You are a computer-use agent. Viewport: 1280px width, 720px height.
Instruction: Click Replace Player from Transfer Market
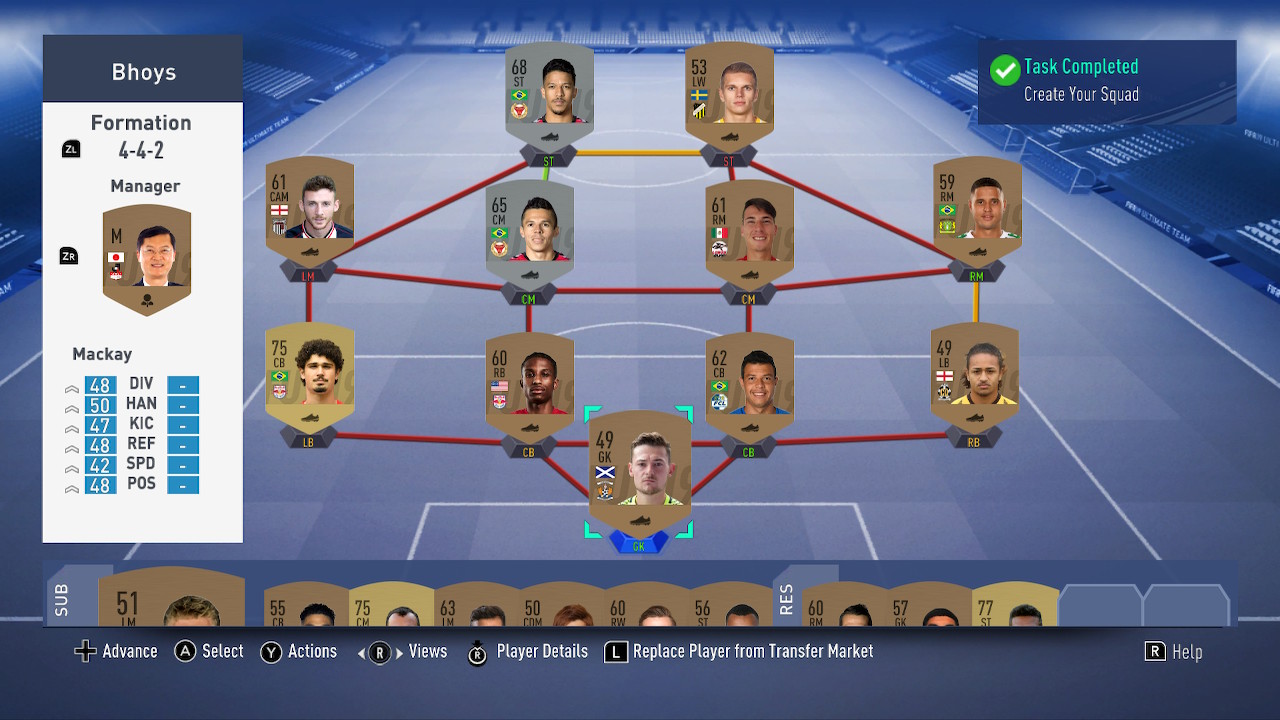click(x=750, y=651)
